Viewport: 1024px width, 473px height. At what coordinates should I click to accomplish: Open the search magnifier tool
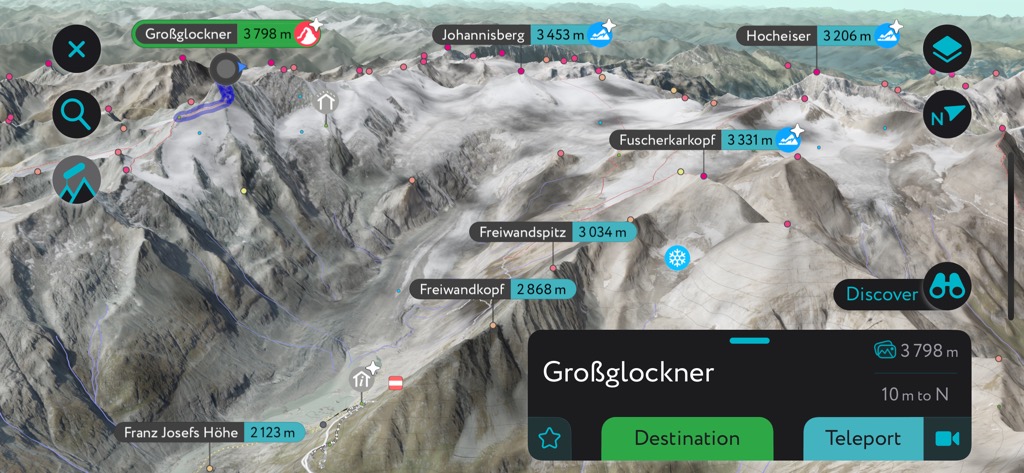pyautogui.click(x=76, y=114)
